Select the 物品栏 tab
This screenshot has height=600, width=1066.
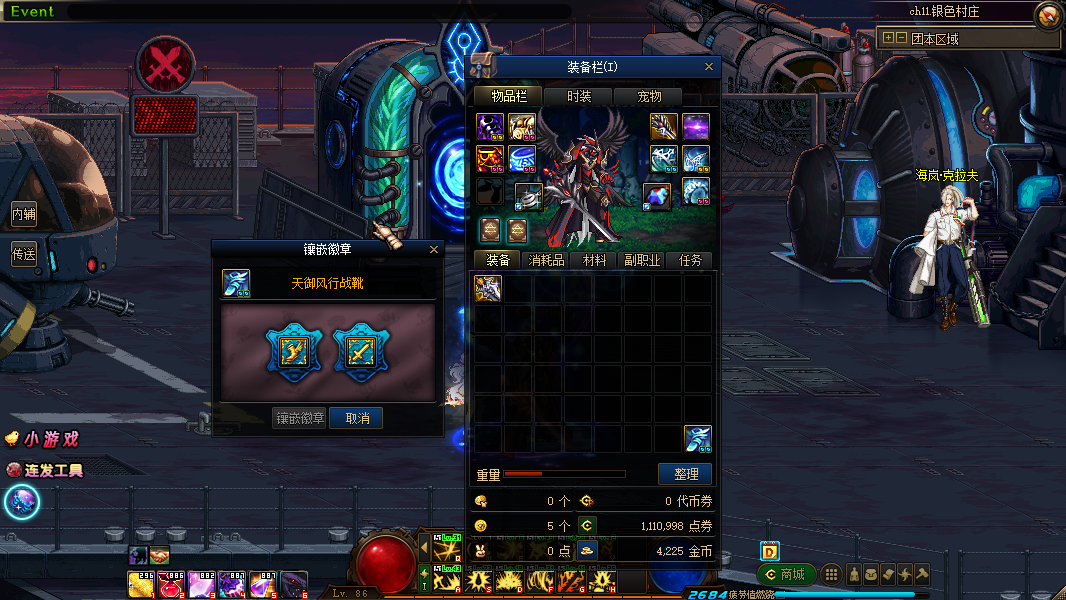pyautogui.click(x=508, y=96)
